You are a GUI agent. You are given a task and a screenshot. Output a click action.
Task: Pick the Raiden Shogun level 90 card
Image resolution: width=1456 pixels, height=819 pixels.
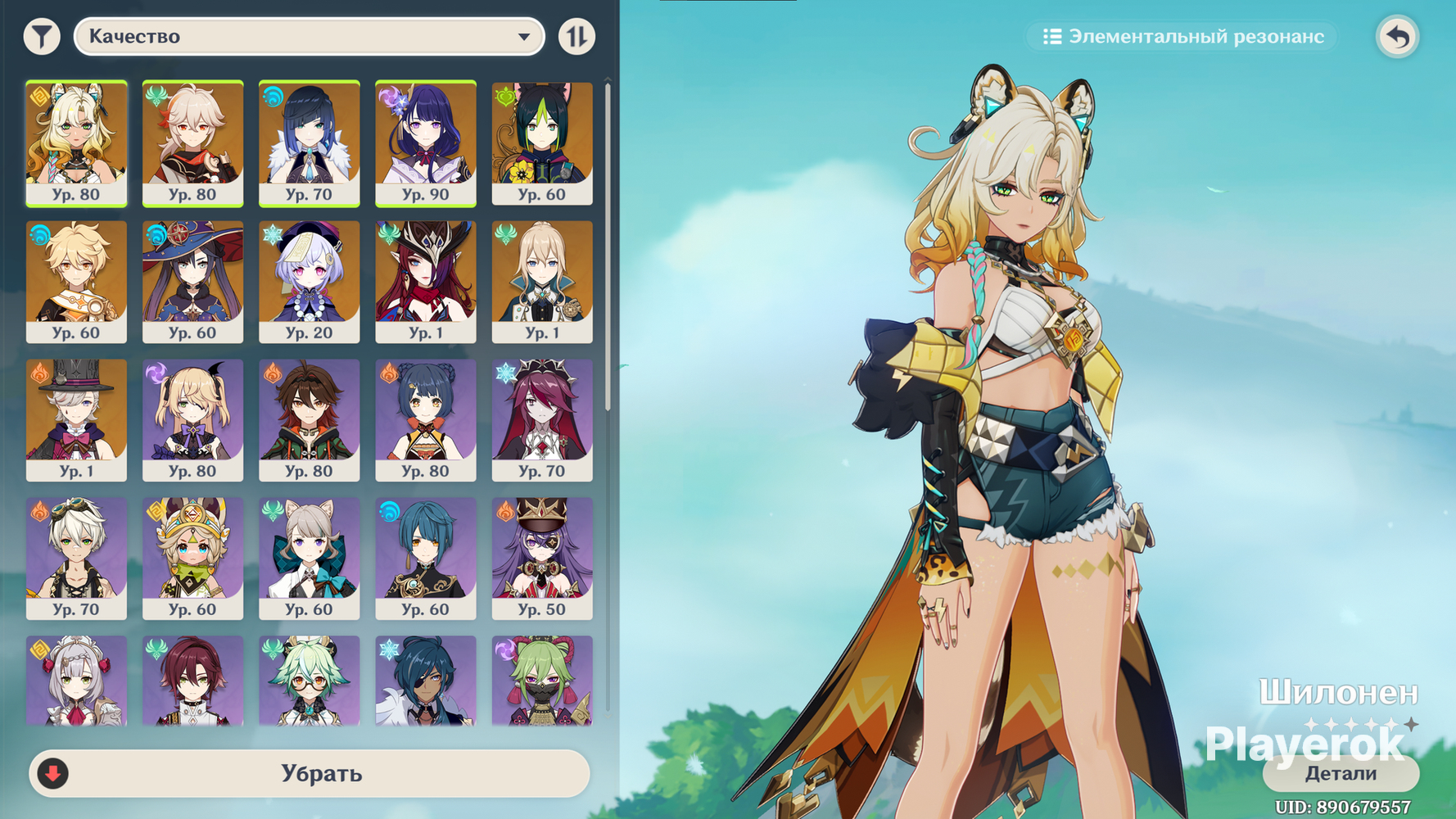(425, 143)
